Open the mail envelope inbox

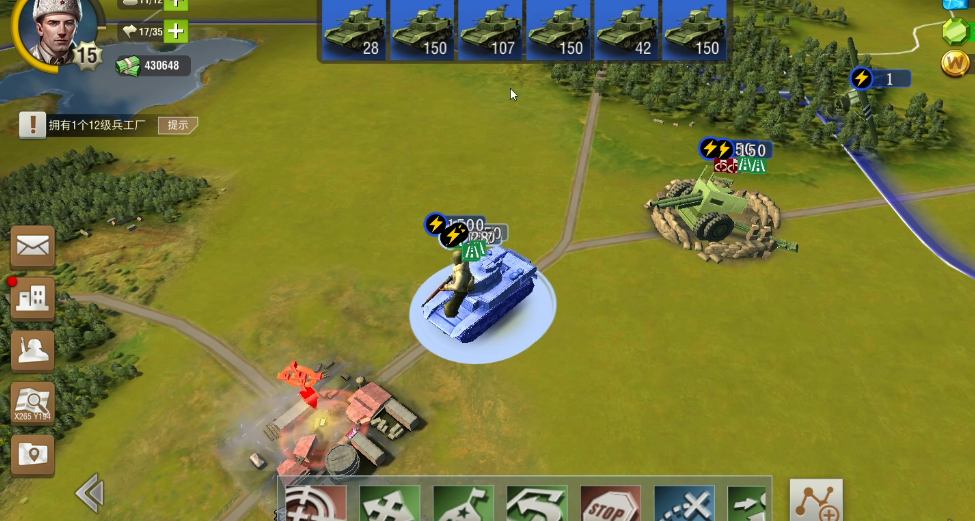pyautogui.click(x=33, y=246)
